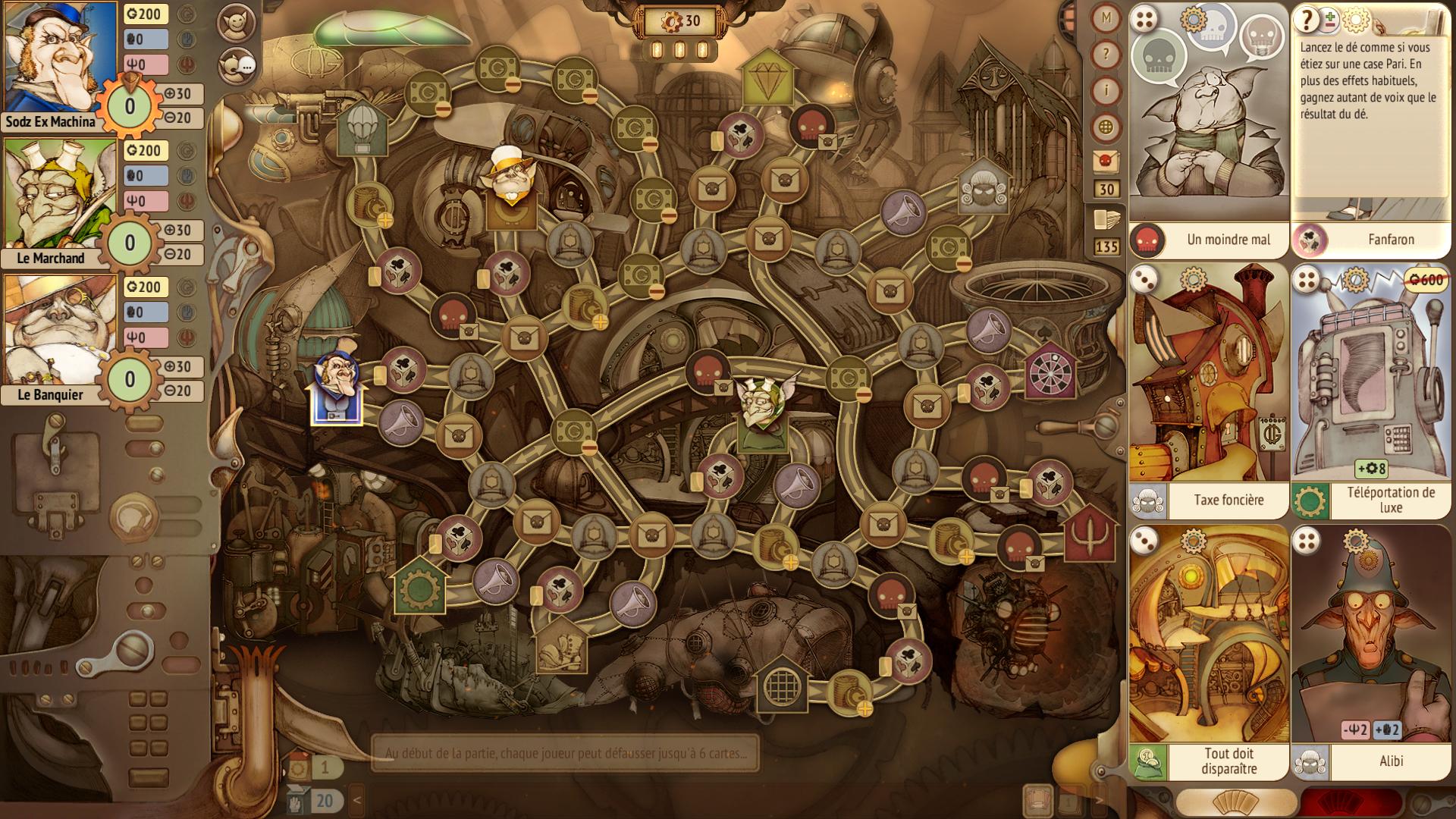Click the left arrow to scroll hand
The image size is (1456, 819).
pyautogui.click(x=356, y=799)
